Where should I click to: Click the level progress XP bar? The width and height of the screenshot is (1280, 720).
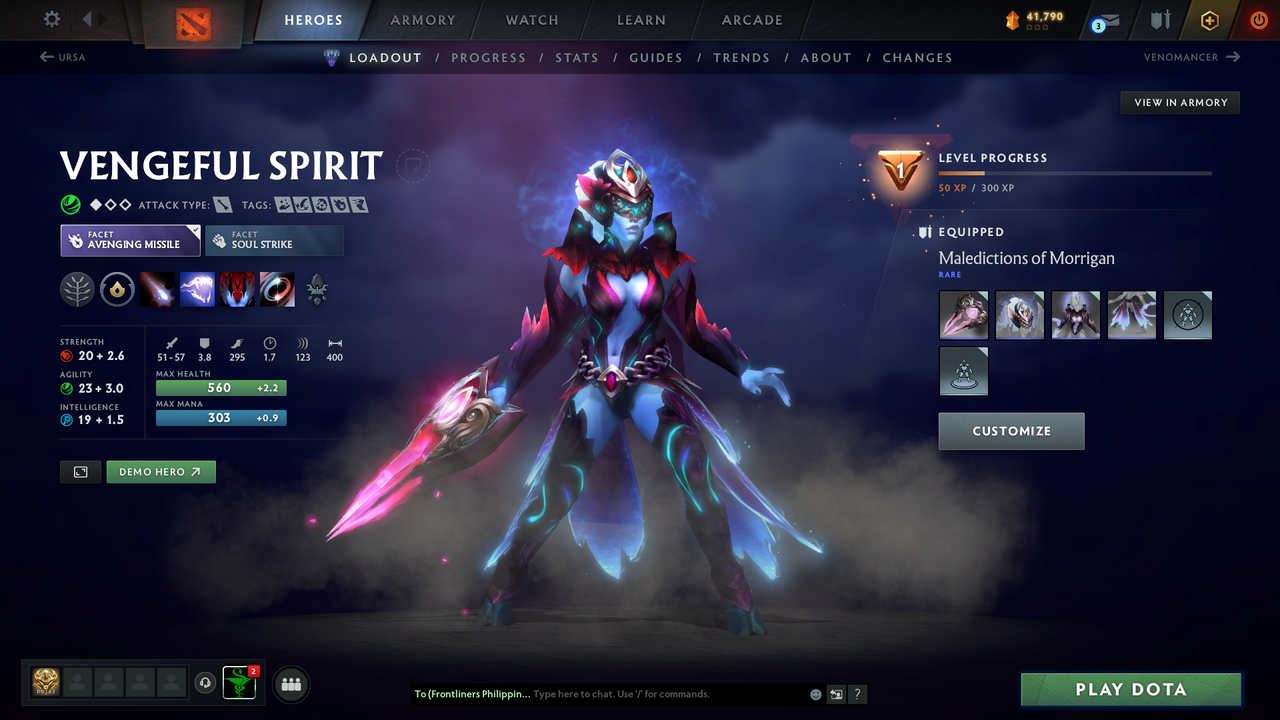pos(1075,172)
